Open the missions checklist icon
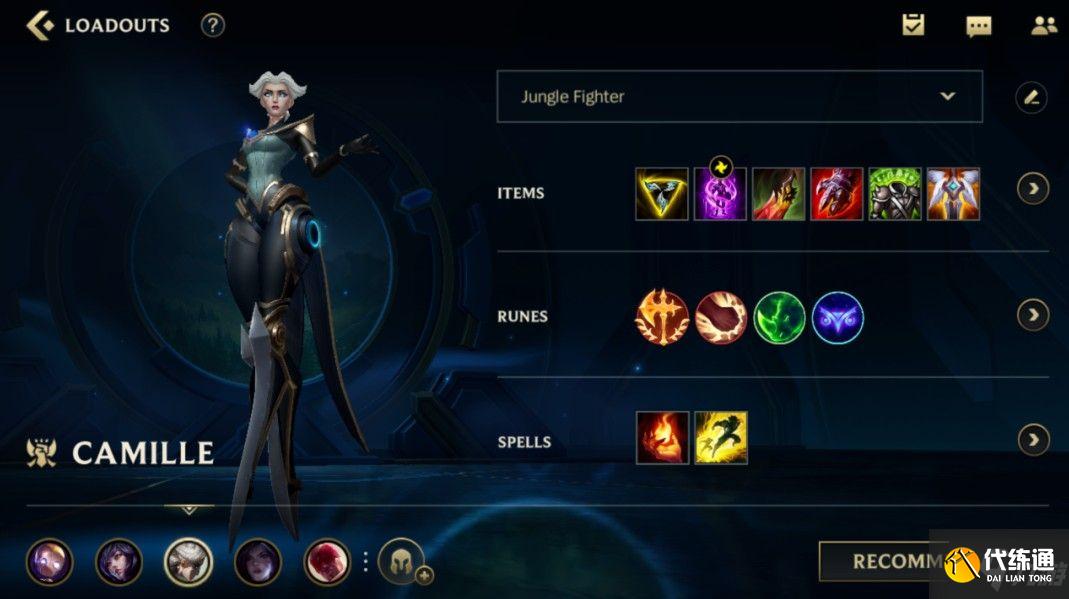The height and width of the screenshot is (599, 1069). [913, 25]
